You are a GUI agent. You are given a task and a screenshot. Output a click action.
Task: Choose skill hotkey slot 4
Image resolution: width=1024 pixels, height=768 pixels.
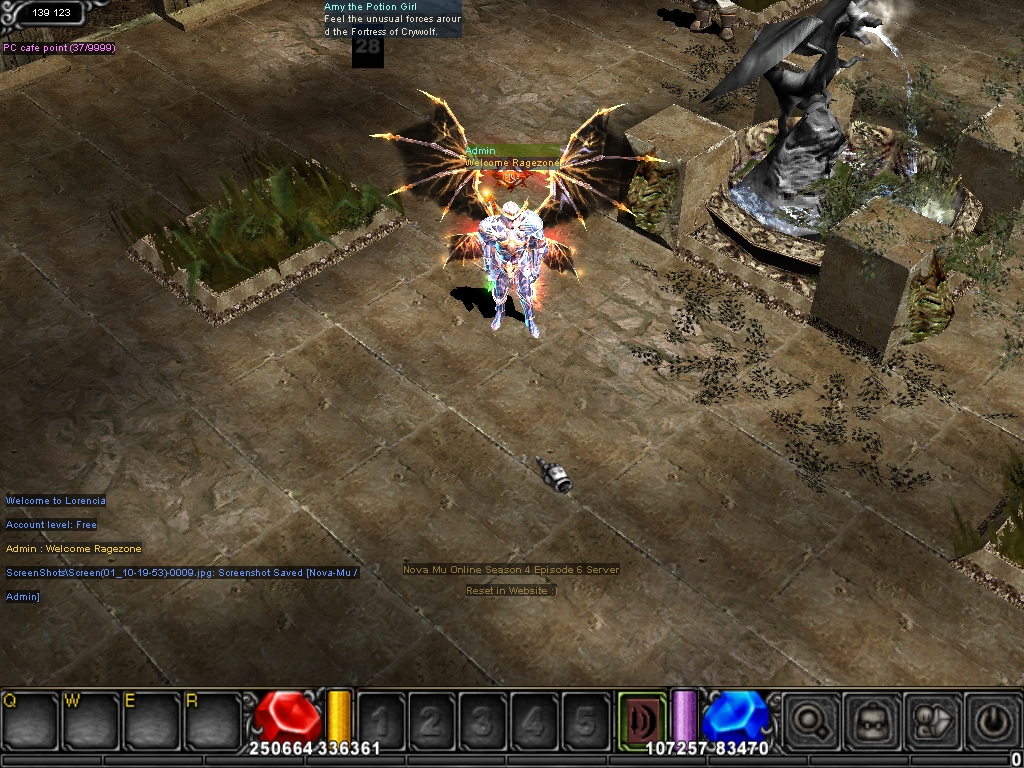(534, 719)
